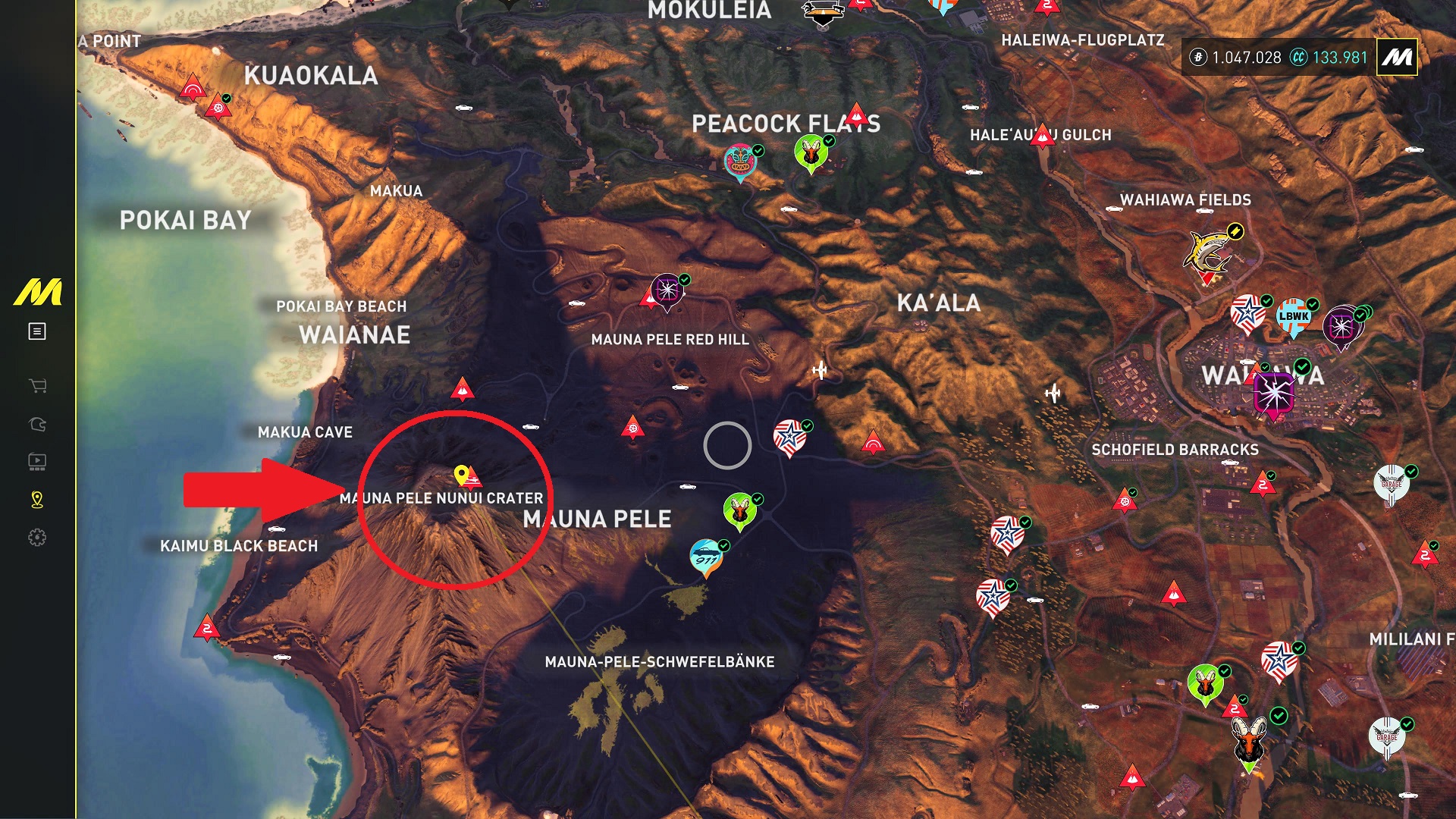The image size is (1456, 819).
Task: Click the yellow waypoint pin at the crater
Action: pos(460,475)
